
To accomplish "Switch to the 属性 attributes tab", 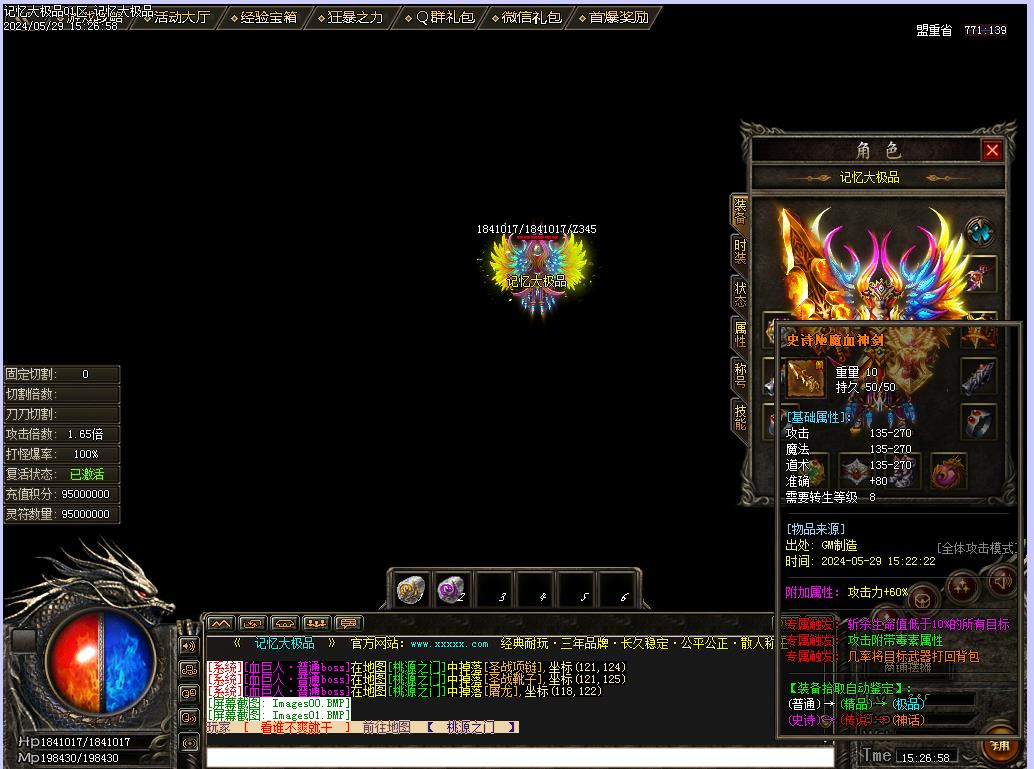I will (x=740, y=334).
